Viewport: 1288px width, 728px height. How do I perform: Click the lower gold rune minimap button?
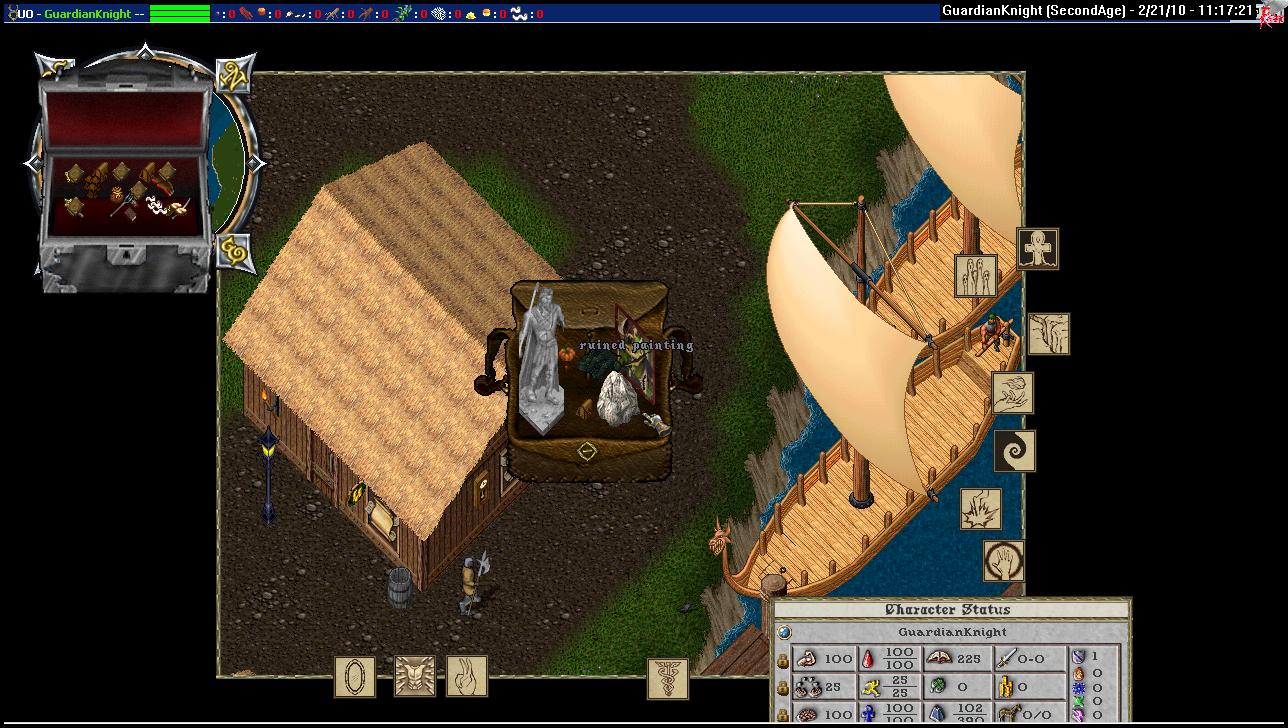[x=234, y=250]
